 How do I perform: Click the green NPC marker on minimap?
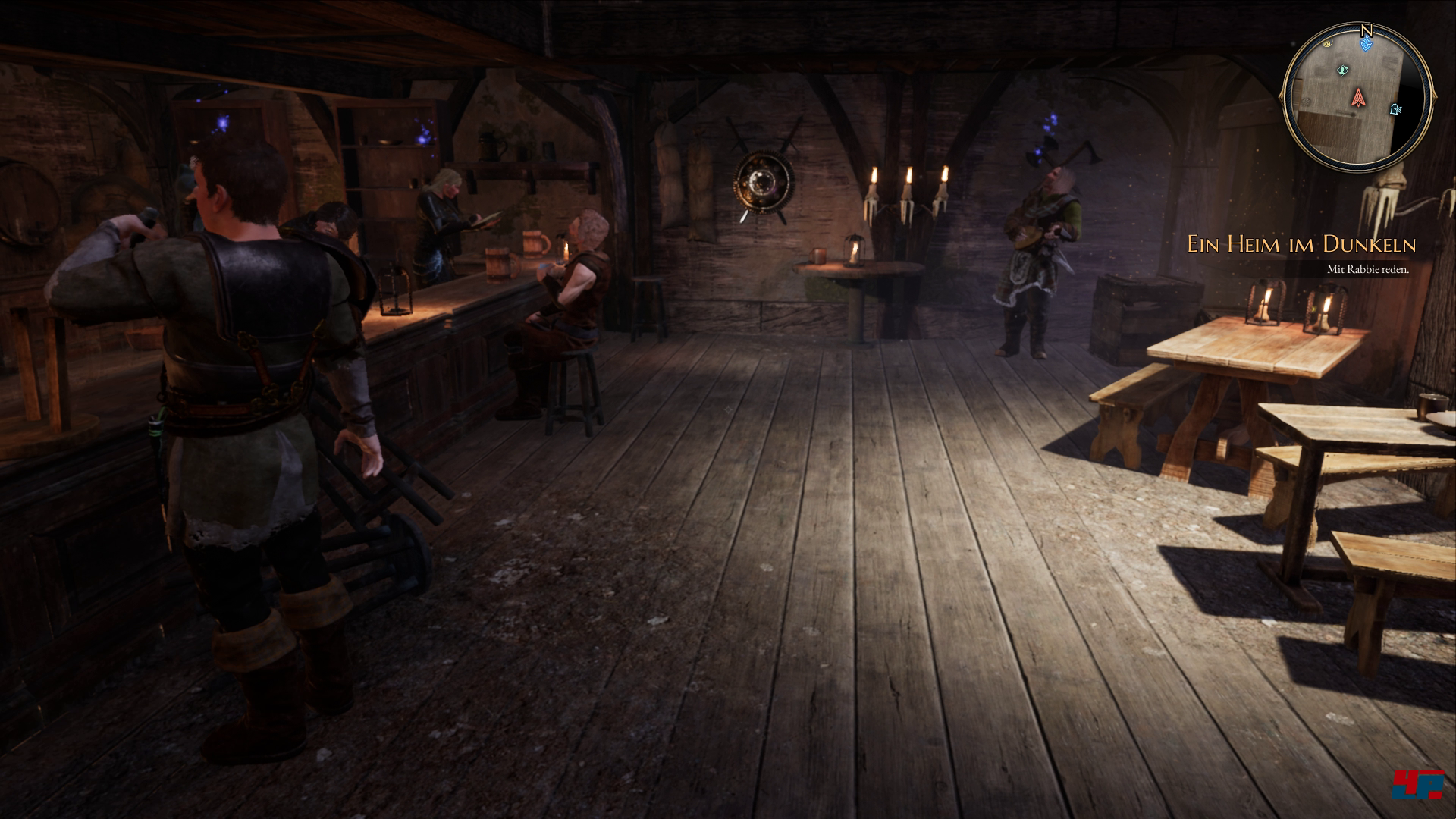pos(1343,70)
